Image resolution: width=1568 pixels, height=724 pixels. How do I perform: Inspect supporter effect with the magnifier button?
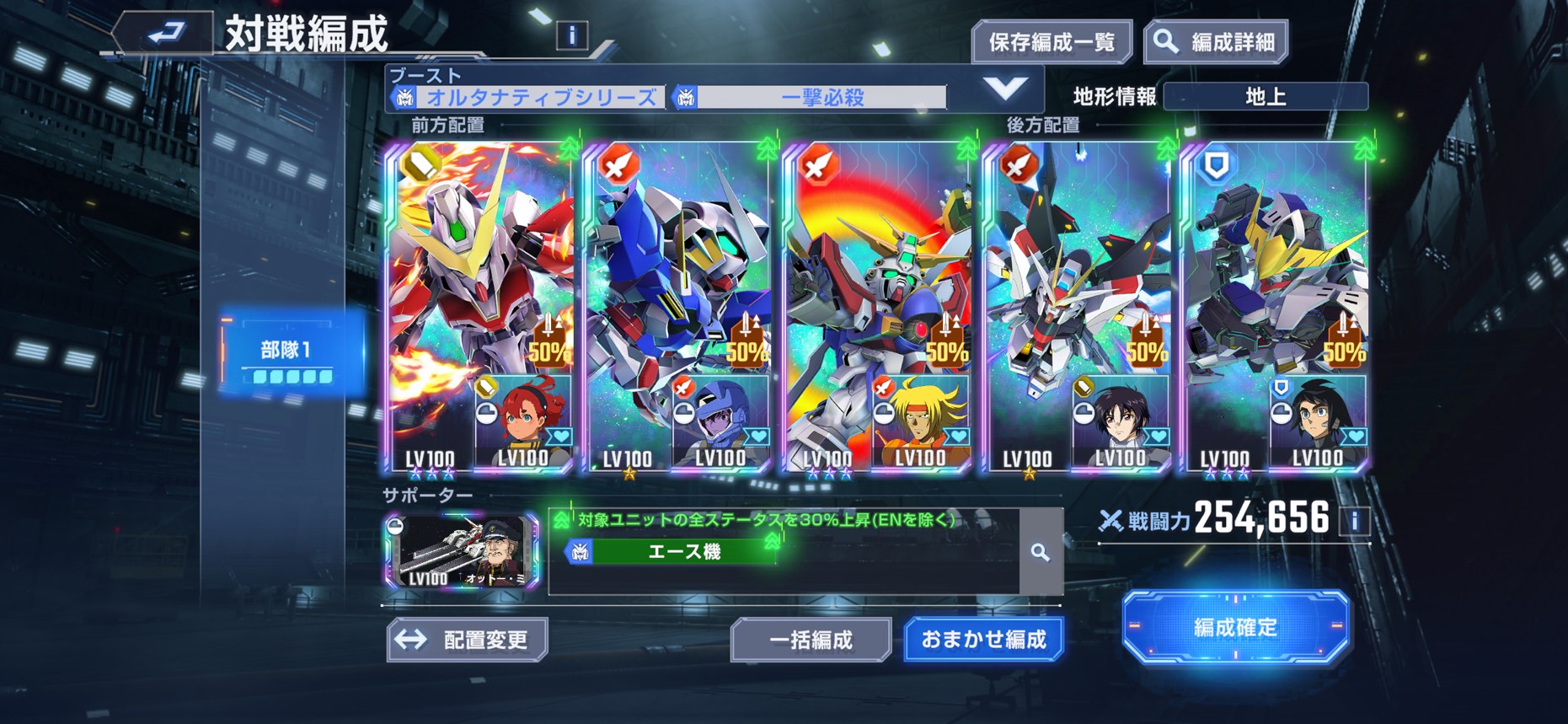[1041, 552]
